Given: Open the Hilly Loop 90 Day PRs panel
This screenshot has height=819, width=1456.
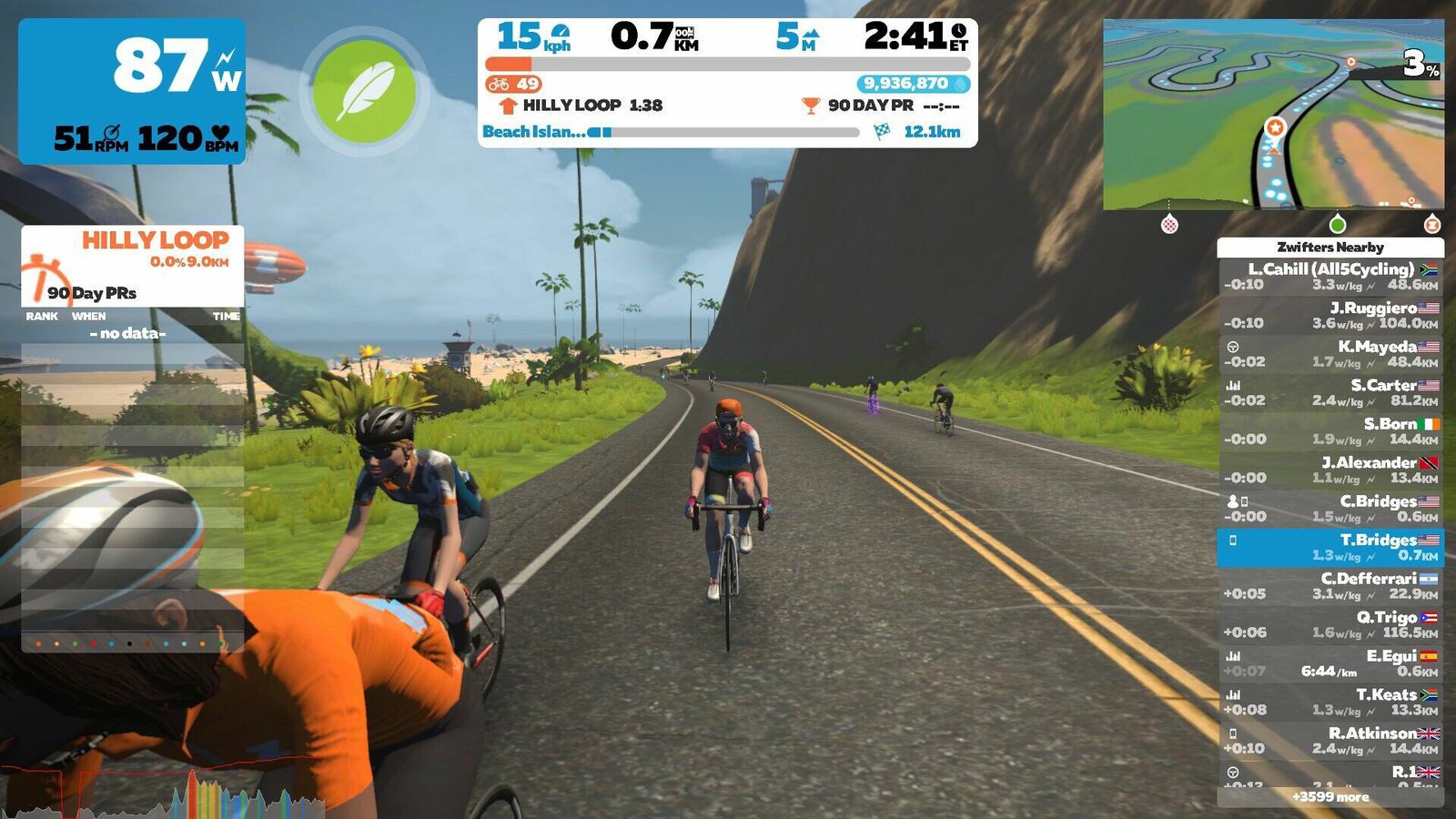Looking at the screenshot, I should [133, 266].
